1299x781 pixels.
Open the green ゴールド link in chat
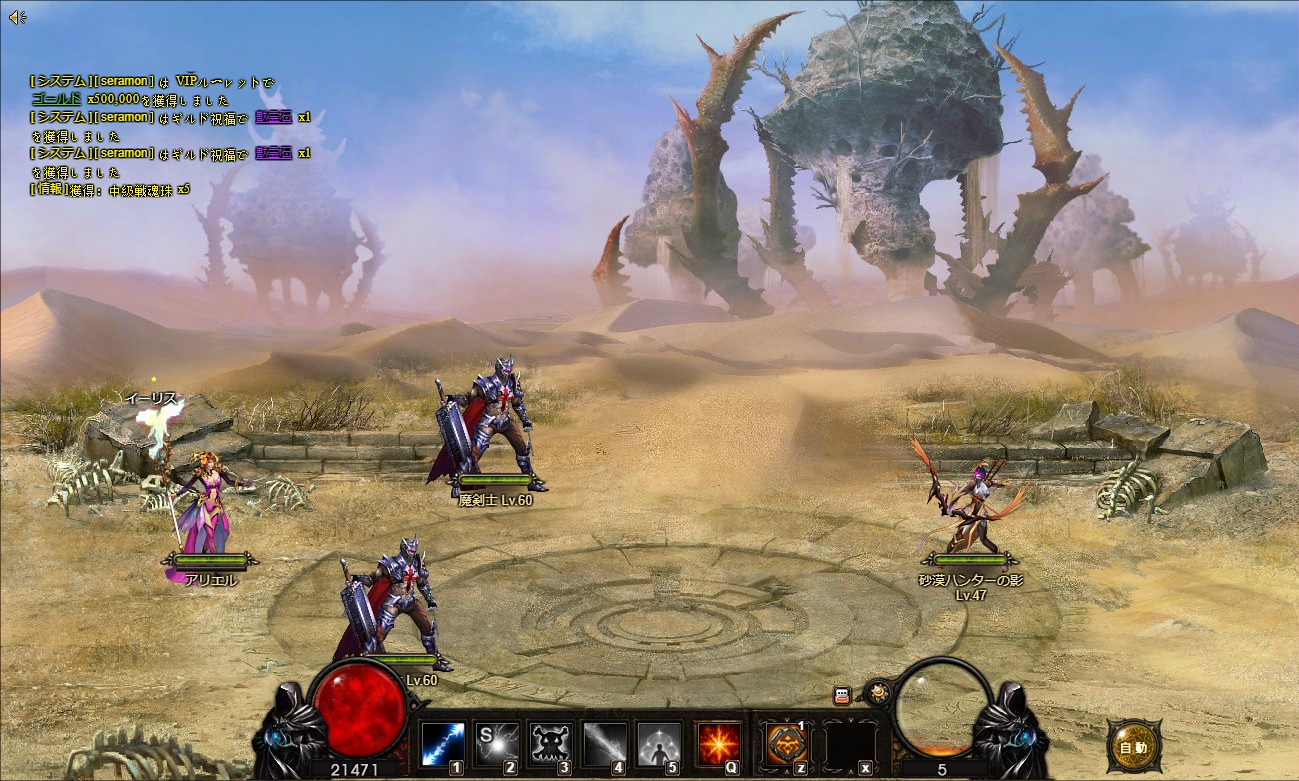[x=56, y=100]
